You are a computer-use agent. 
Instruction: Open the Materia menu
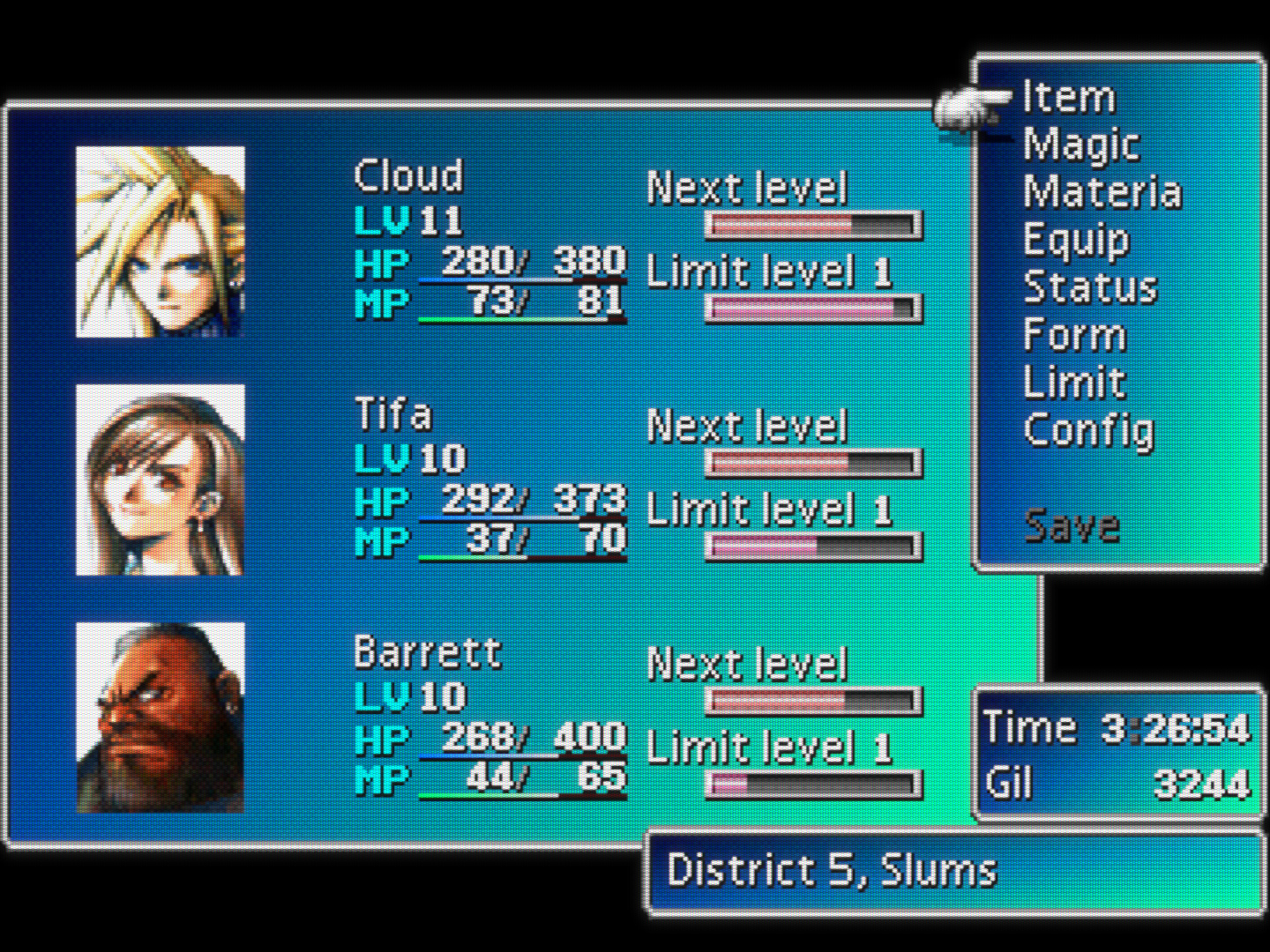click(1102, 192)
